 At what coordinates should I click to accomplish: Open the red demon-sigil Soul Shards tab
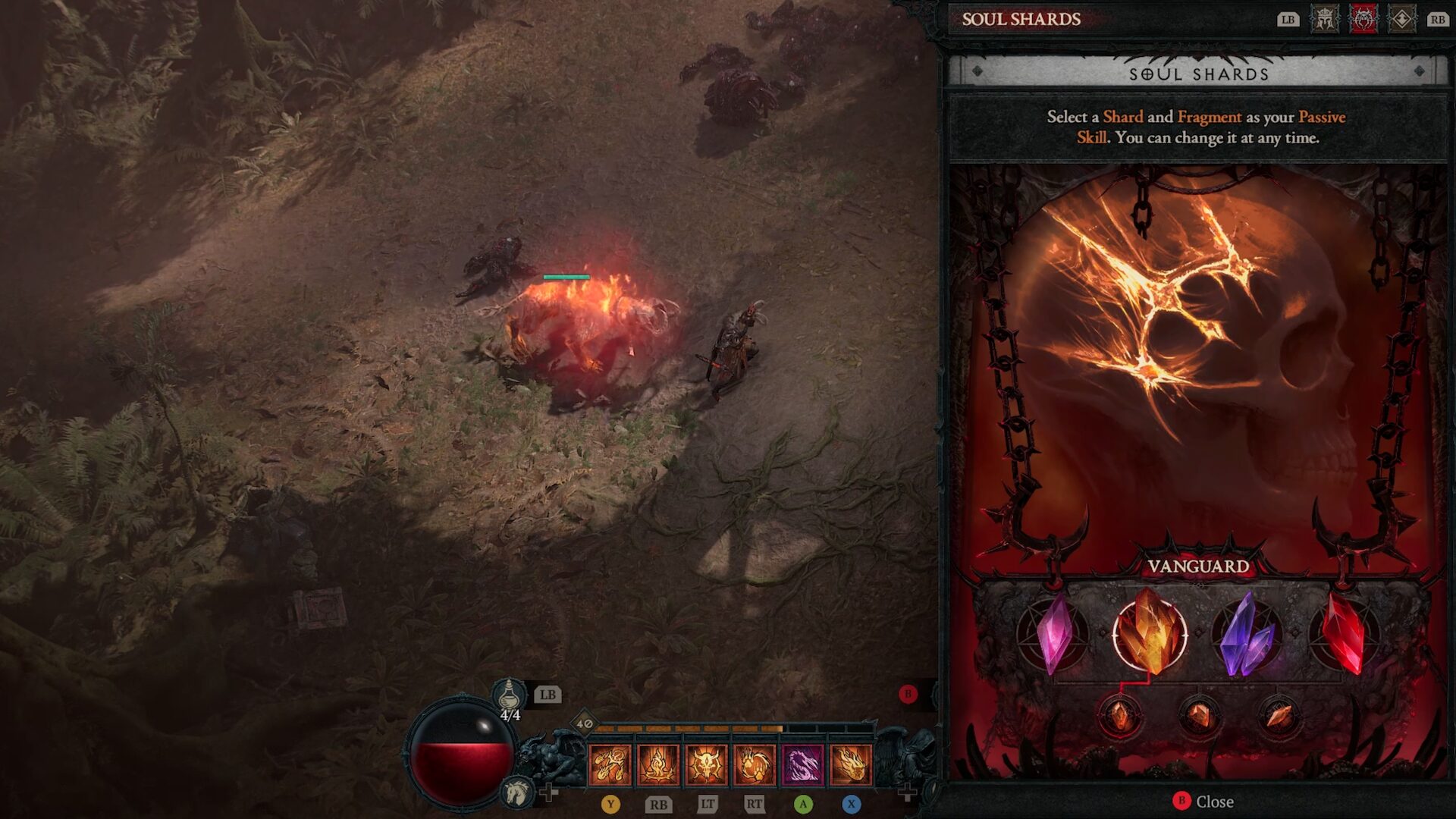pos(1363,20)
